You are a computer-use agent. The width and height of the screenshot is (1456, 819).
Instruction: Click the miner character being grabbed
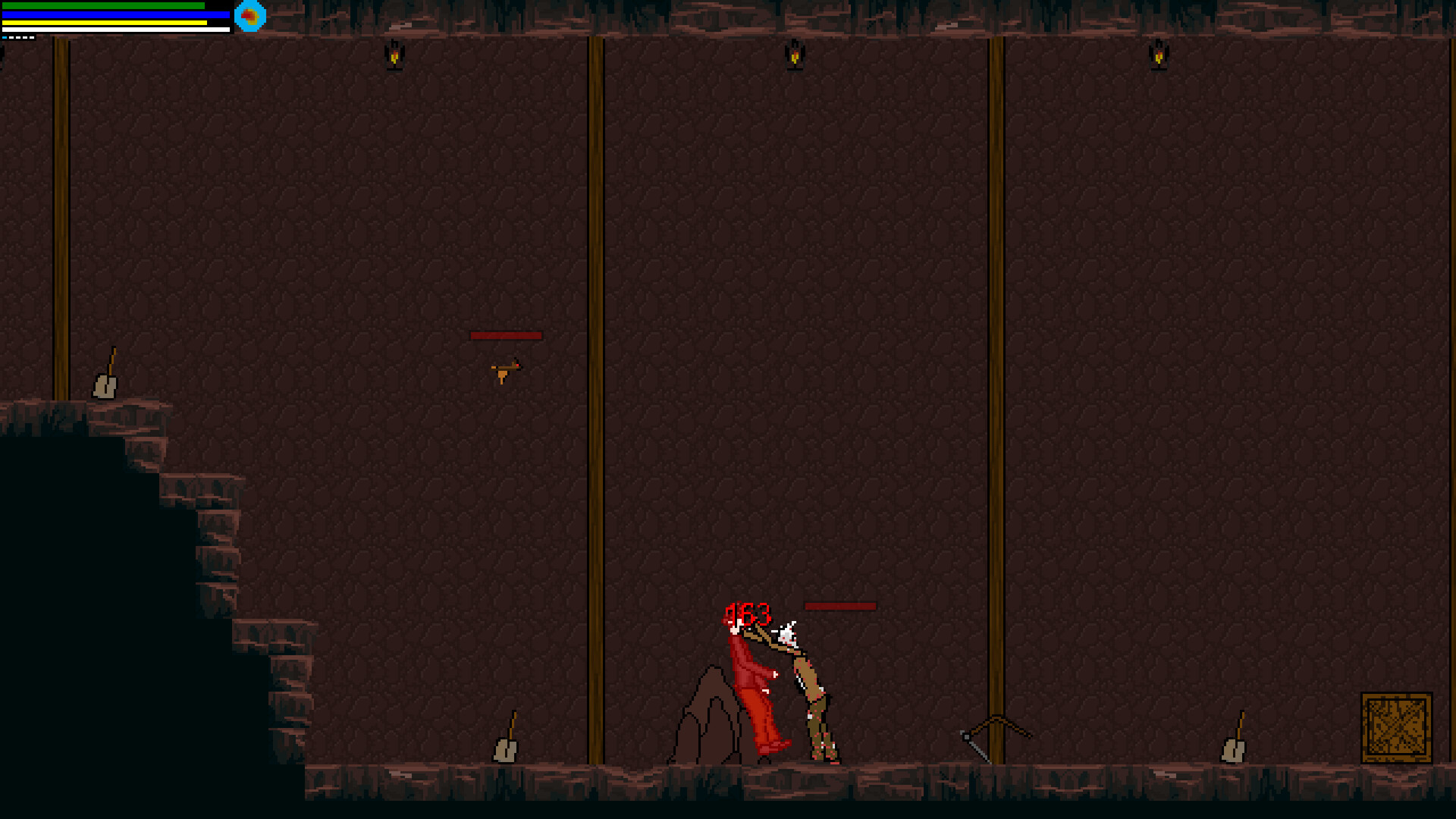click(815, 698)
